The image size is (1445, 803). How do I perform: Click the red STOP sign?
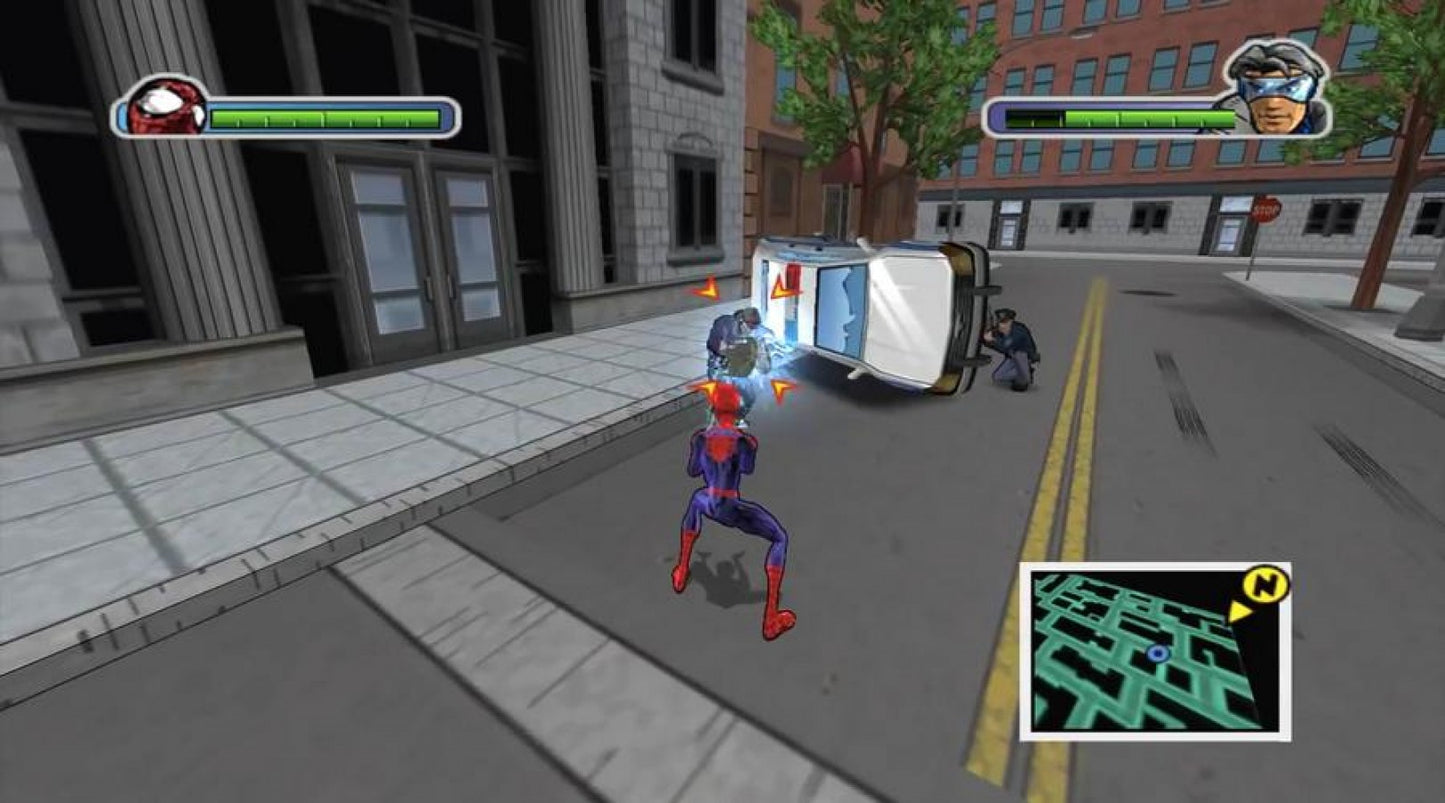click(1265, 211)
